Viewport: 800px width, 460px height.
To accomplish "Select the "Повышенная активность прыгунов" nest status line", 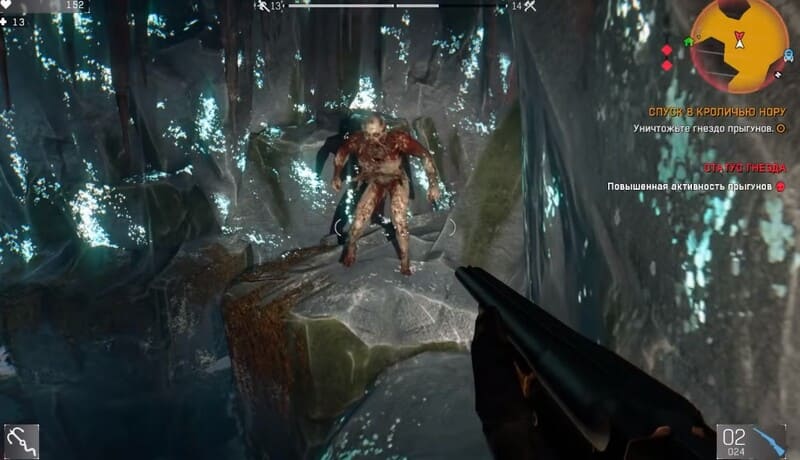I will pyautogui.click(x=690, y=187).
